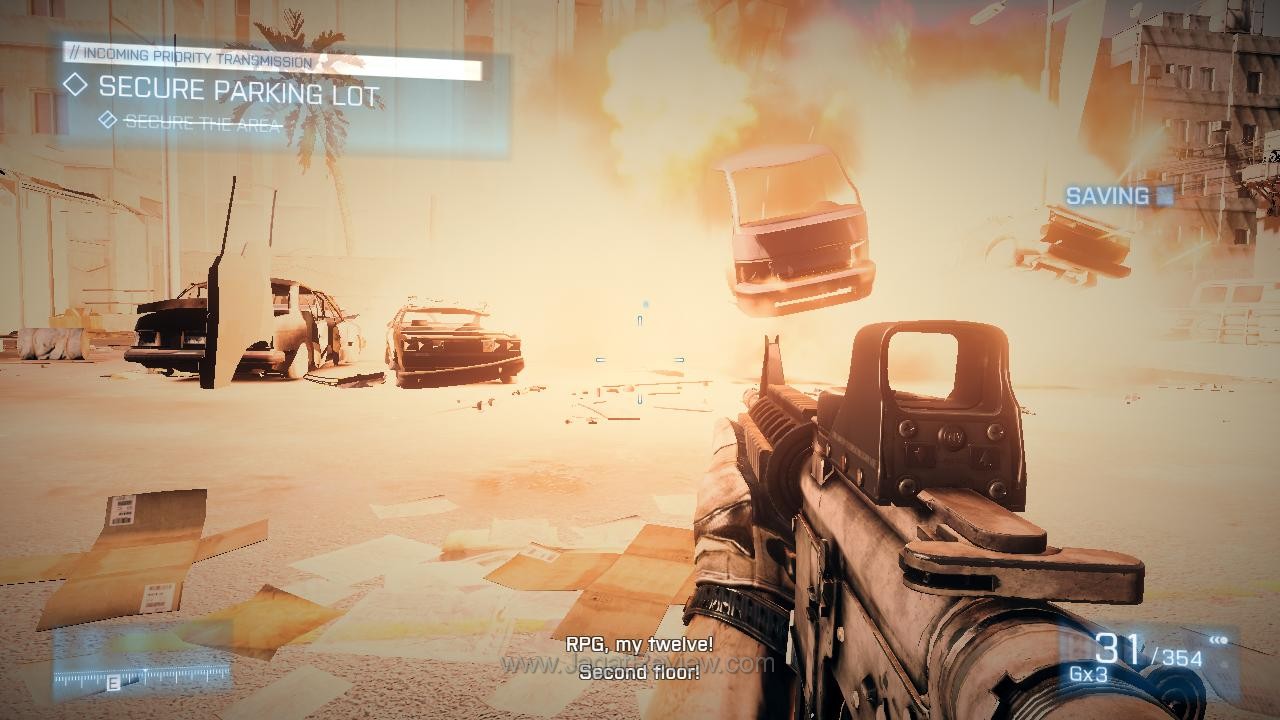The height and width of the screenshot is (720, 1280).
Task: Click the compass heading strip
Action: click(x=142, y=679)
